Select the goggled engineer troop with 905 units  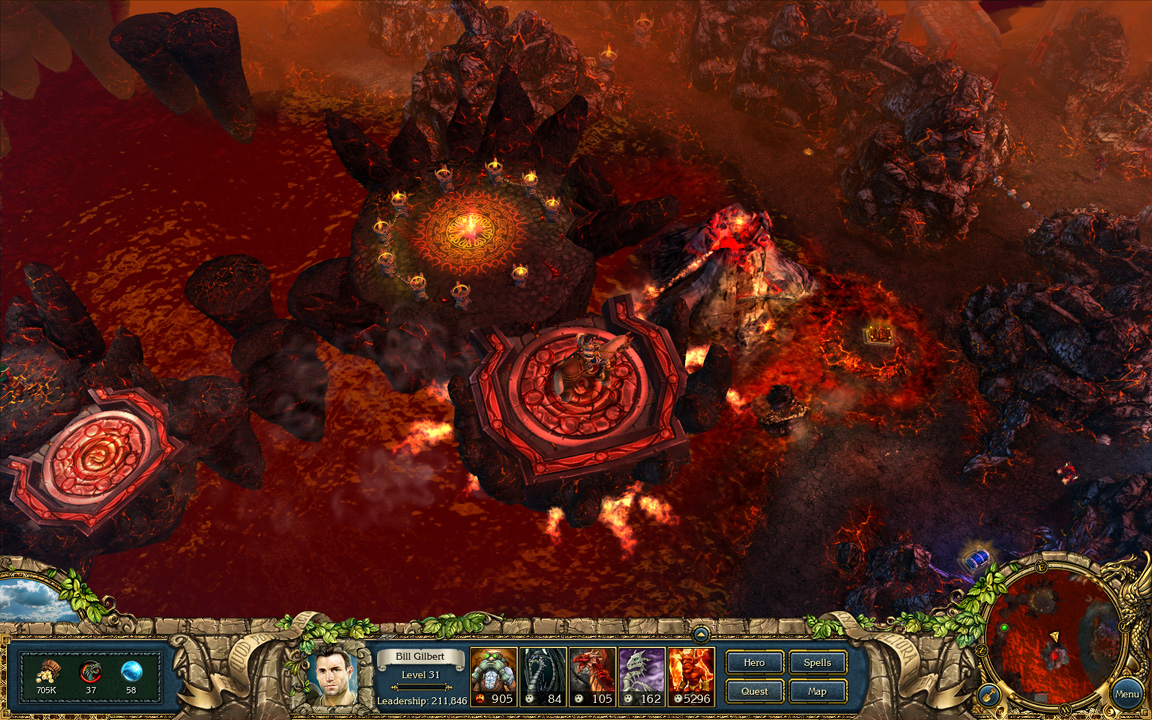493,676
